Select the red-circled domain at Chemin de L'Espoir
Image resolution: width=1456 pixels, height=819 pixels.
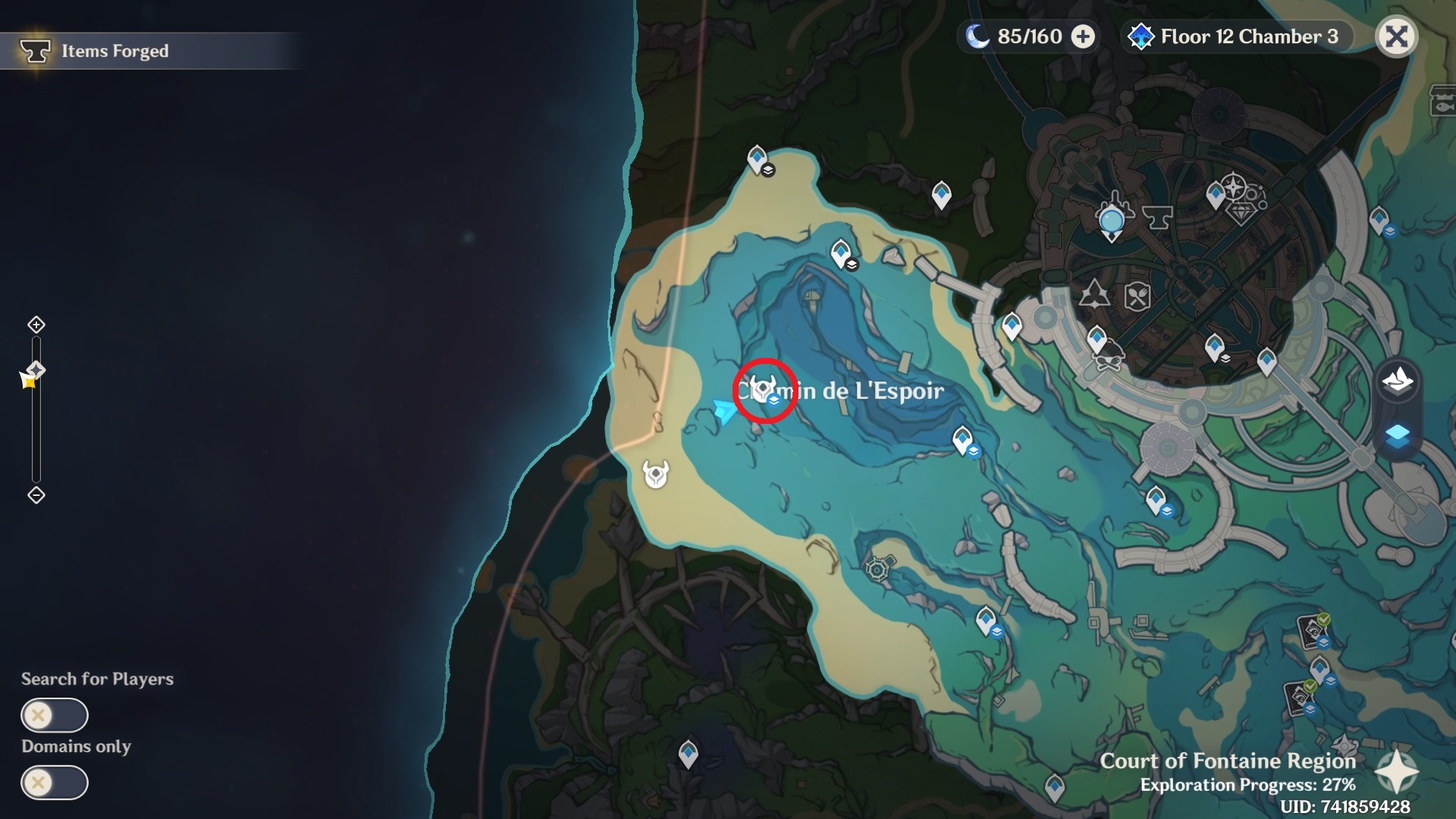(x=764, y=389)
